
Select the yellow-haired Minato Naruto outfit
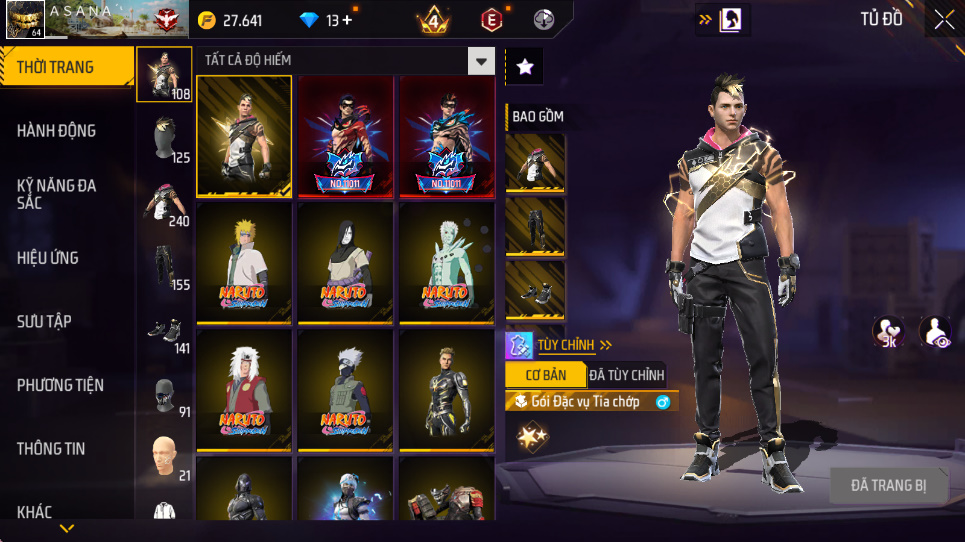[244, 263]
